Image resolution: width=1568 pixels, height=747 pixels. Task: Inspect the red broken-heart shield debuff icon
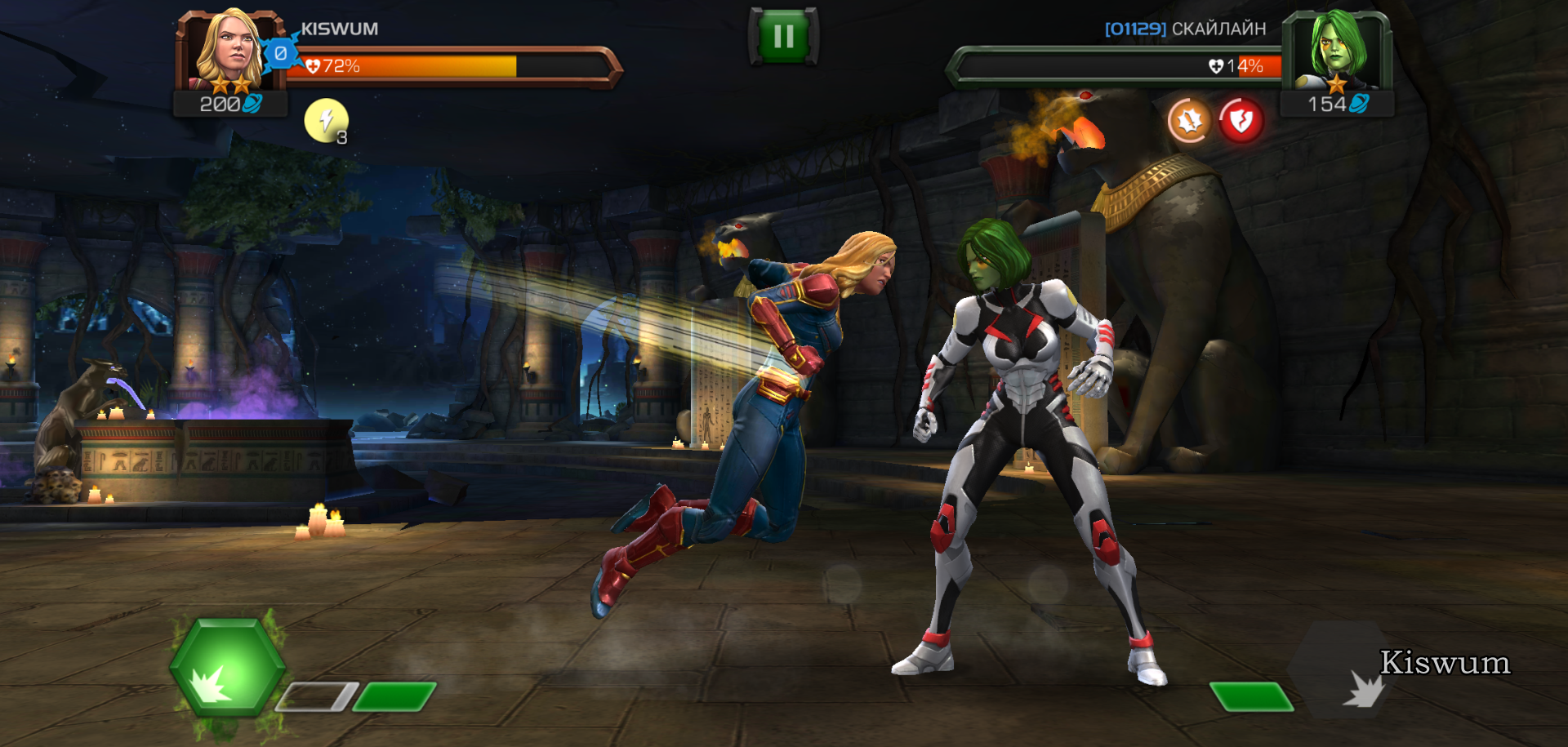pos(1241,121)
